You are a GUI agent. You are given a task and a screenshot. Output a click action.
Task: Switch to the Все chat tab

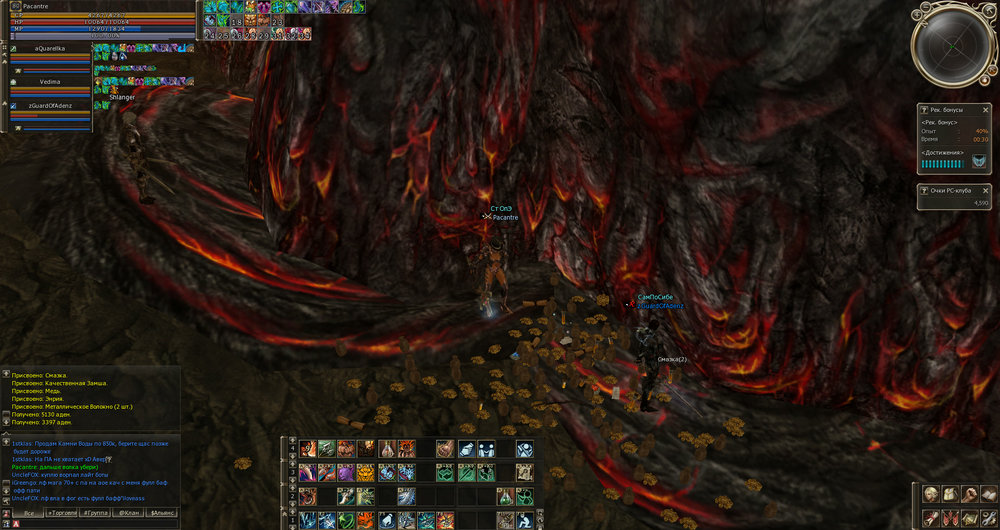29,512
